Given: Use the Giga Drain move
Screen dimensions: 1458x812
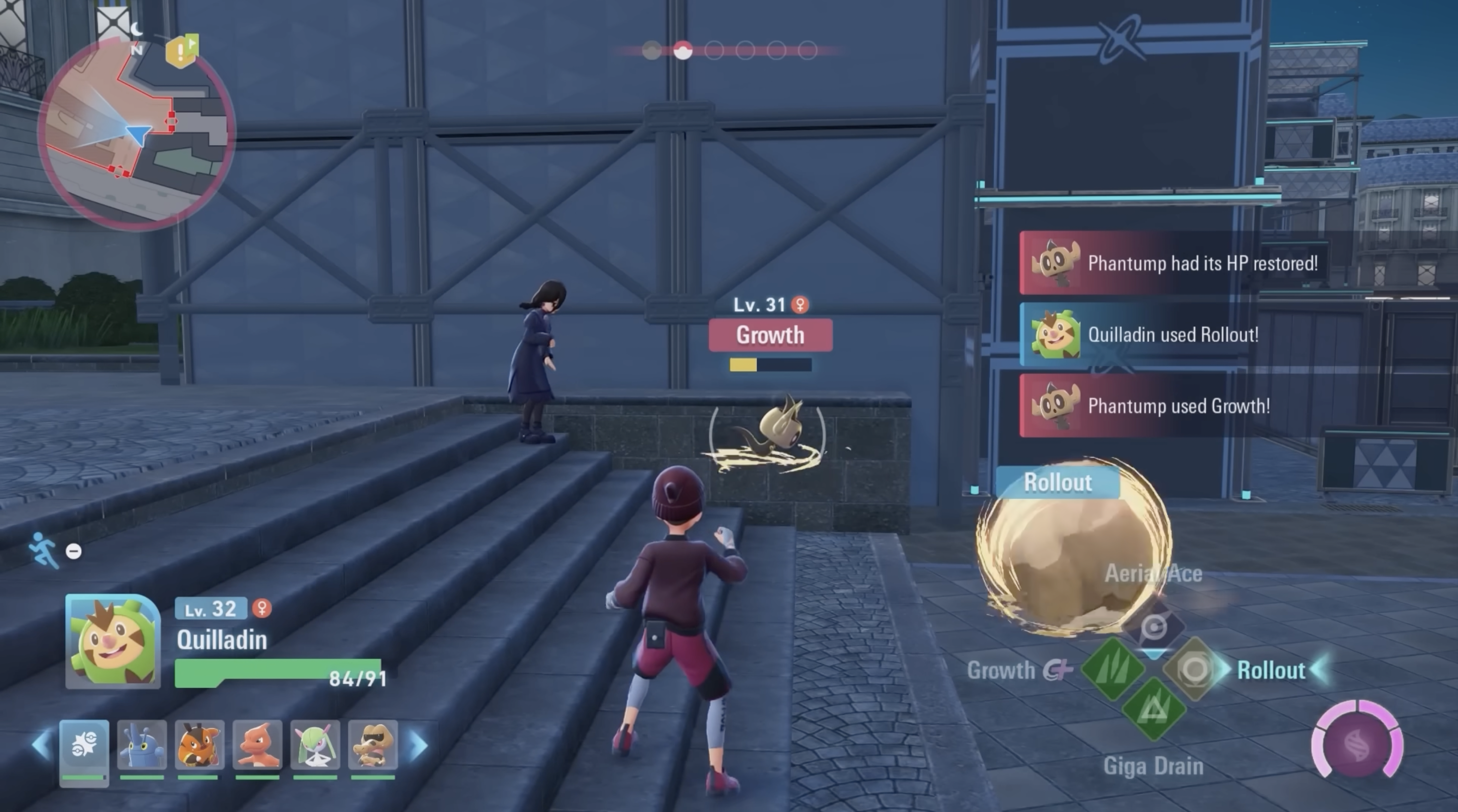Looking at the screenshot, I should [x=1154, y=710].
